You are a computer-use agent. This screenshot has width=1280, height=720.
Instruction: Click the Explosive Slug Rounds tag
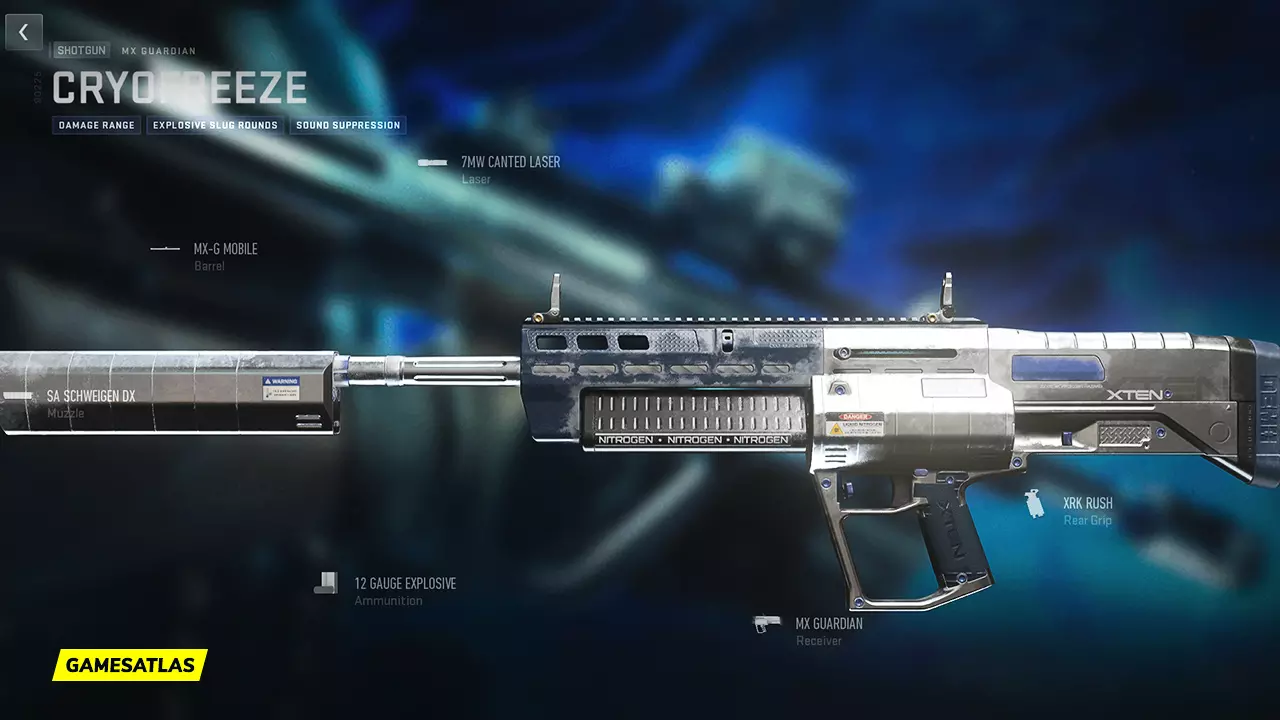(215, 126)
